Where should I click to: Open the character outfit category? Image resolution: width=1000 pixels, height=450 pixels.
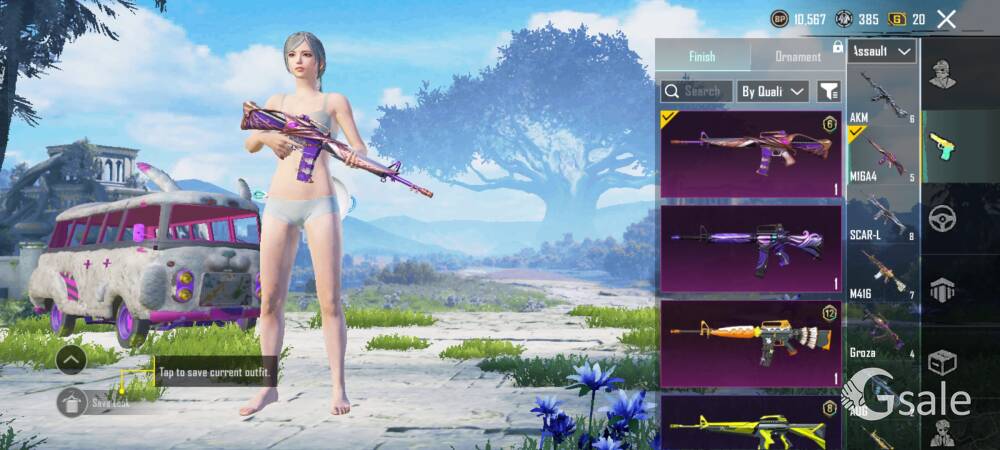[x=941, y=74]
